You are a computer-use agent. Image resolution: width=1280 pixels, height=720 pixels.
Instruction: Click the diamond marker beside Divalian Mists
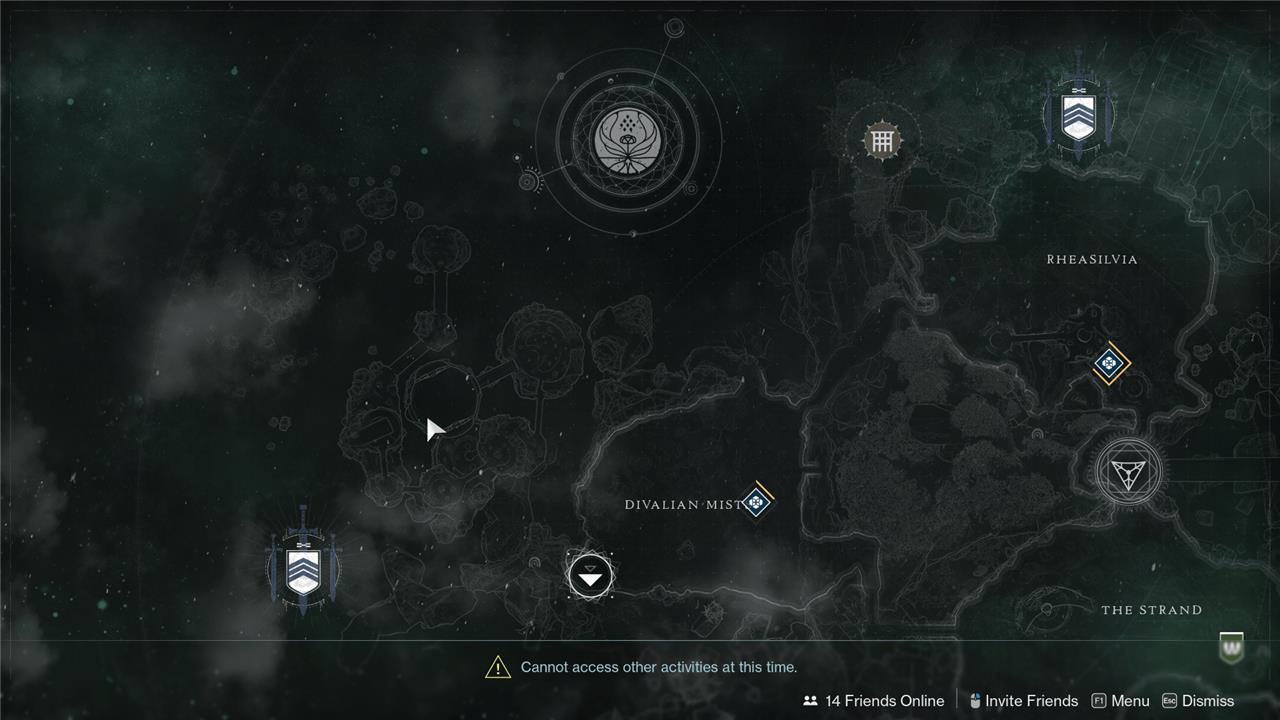pyautogui.click(x=757, y=501)
